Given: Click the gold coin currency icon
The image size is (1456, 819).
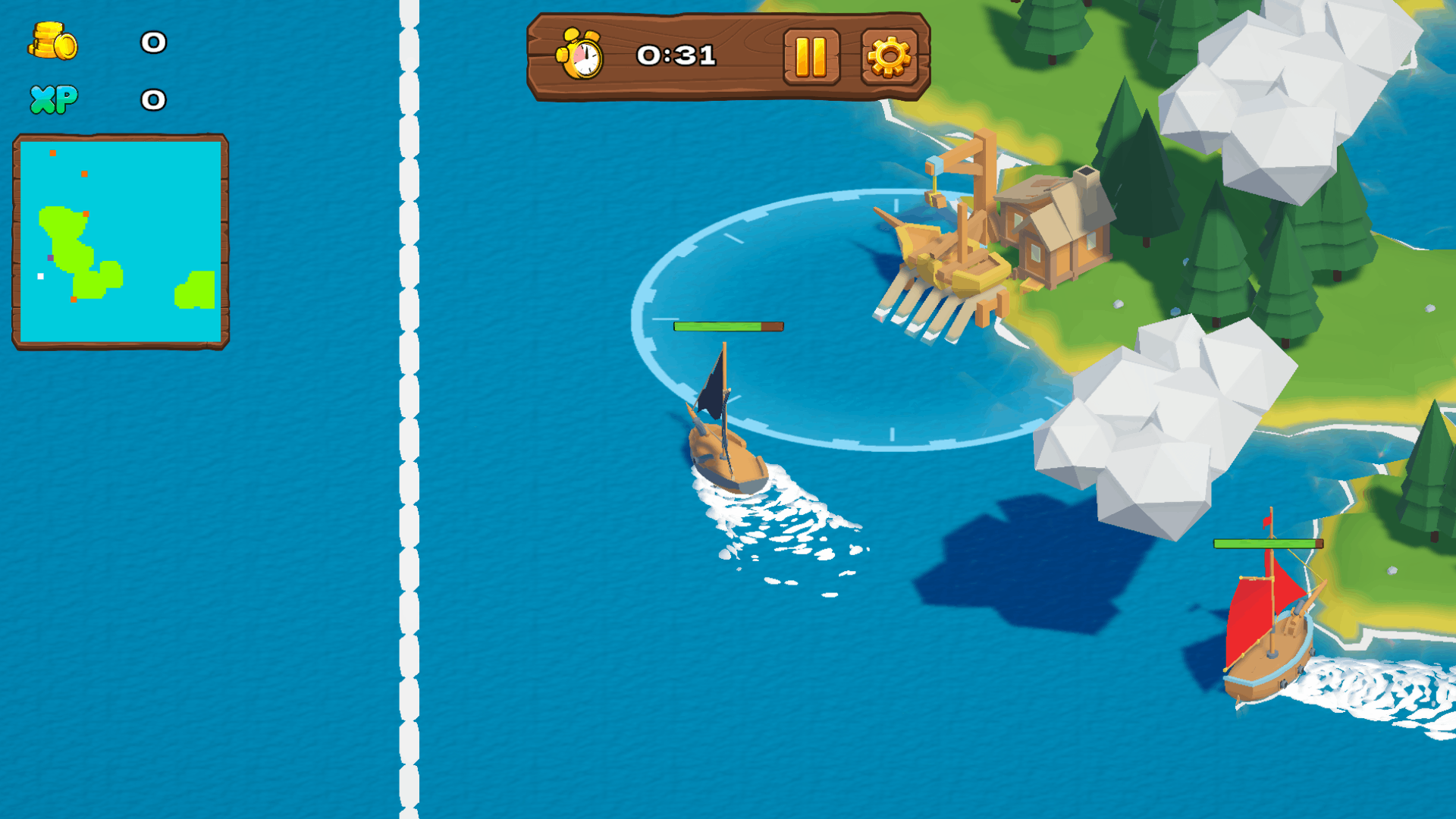Looking at the screenshot, I should click(x=52, y=42).
